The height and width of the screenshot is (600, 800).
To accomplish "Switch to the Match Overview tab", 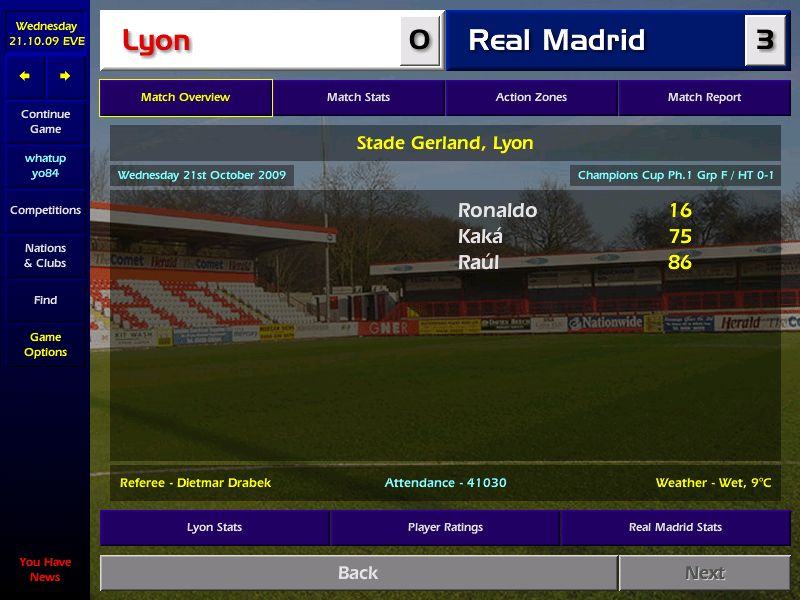I will click(x=186, y=98).
